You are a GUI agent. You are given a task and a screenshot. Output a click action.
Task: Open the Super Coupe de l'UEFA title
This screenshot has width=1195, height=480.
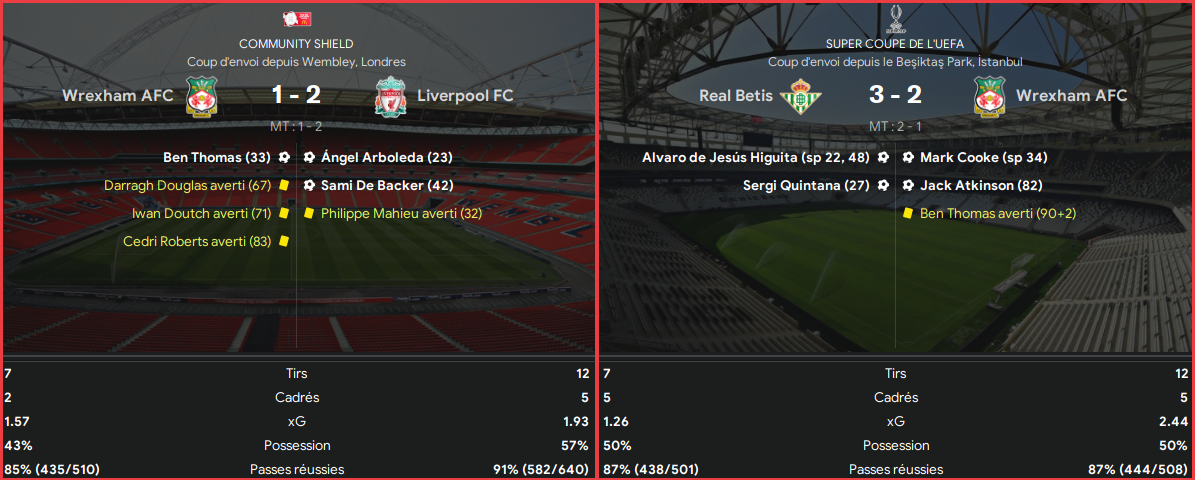point(895,44)
